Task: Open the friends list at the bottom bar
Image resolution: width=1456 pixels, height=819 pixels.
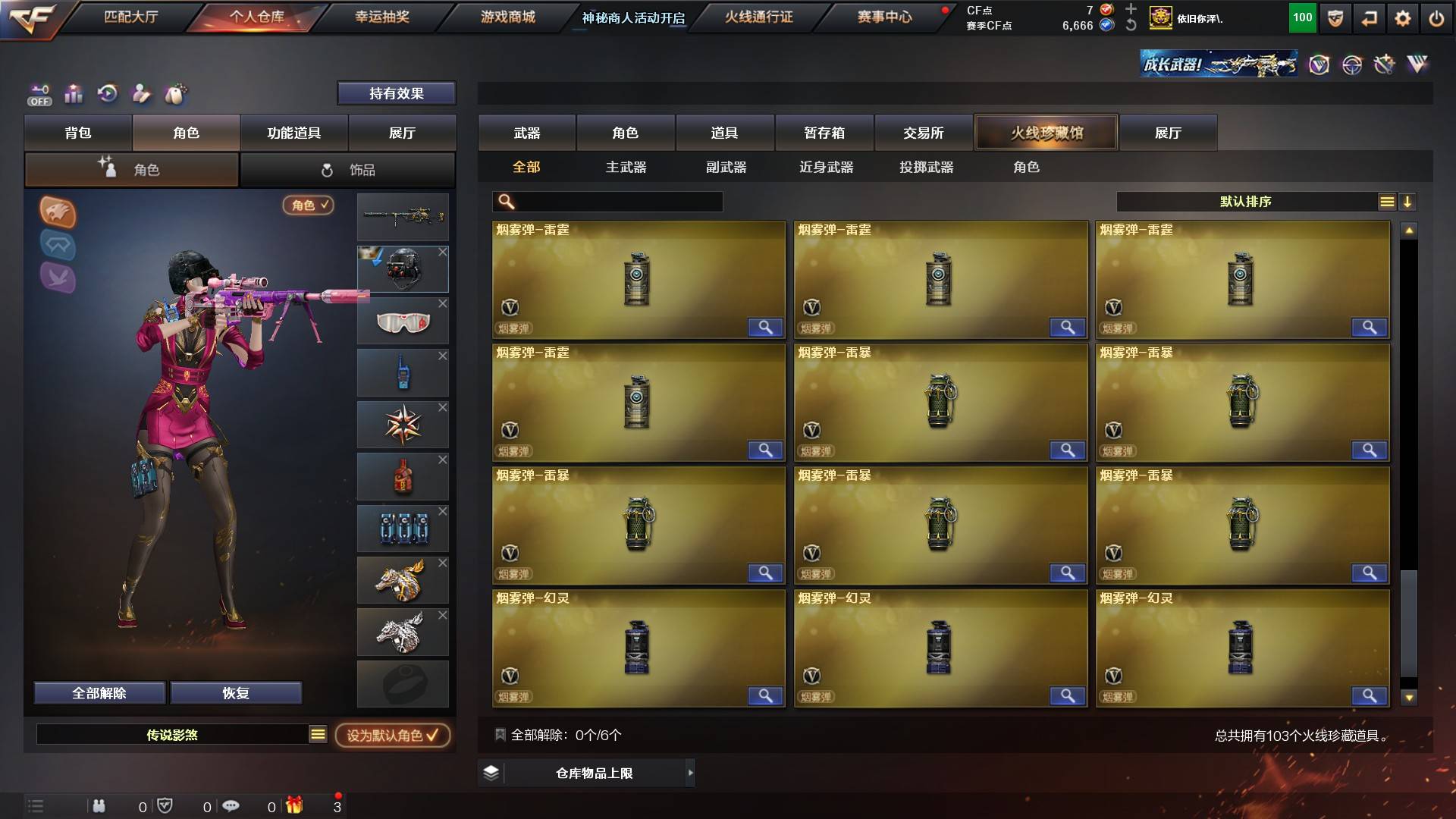Action: [99, 808]
